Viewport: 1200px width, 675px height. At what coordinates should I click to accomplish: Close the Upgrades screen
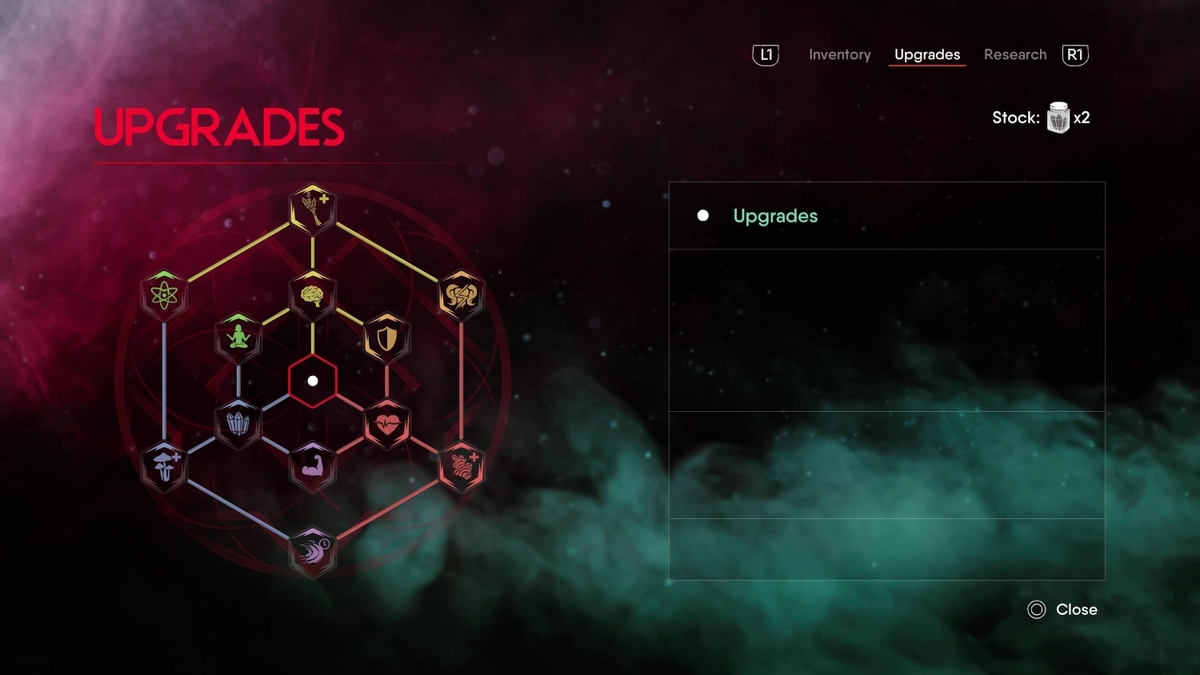[x=1062, y=609]
